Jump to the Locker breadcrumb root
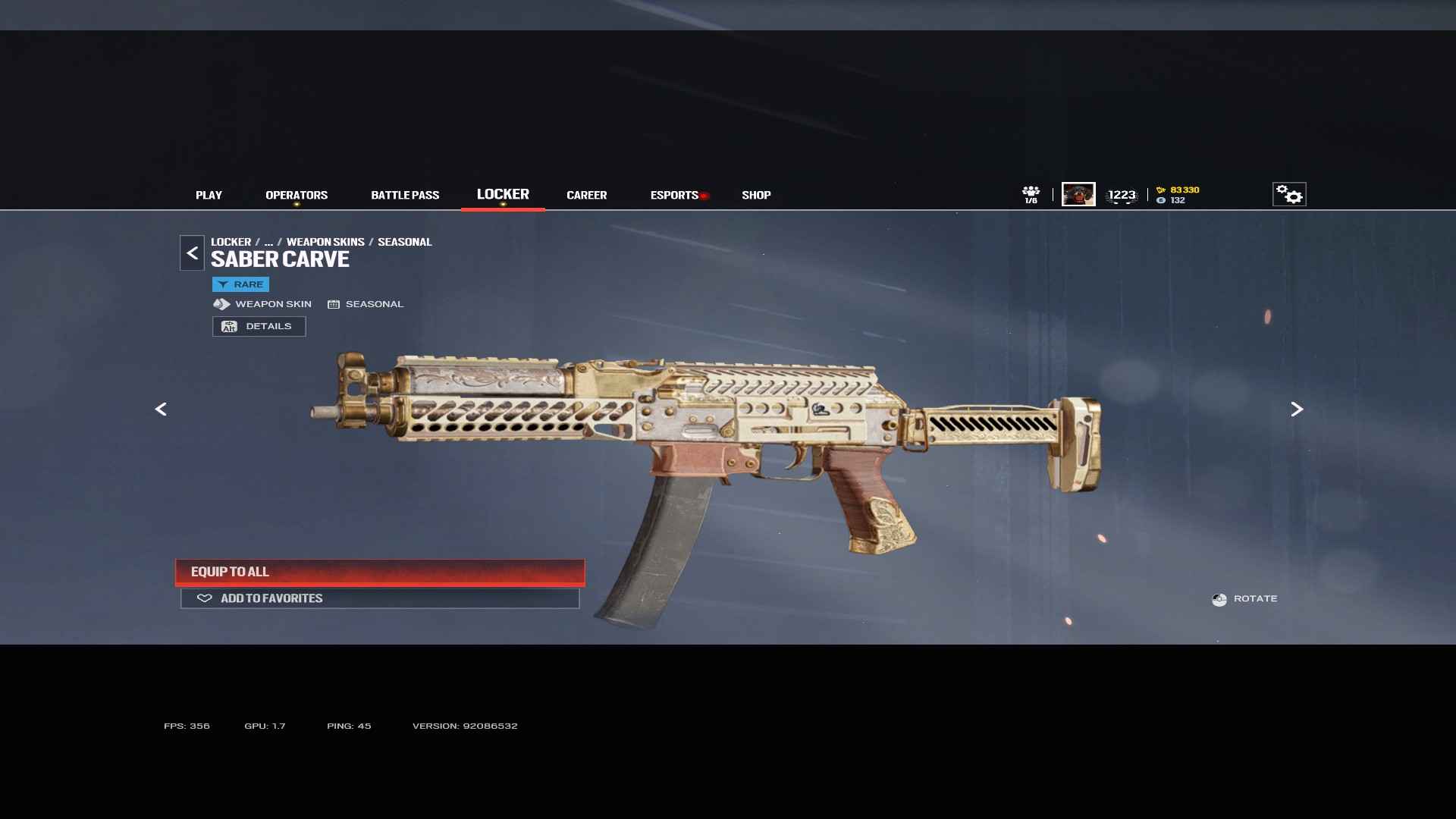Viewport: 1456px width, 819px height. (x=231, y=242)
